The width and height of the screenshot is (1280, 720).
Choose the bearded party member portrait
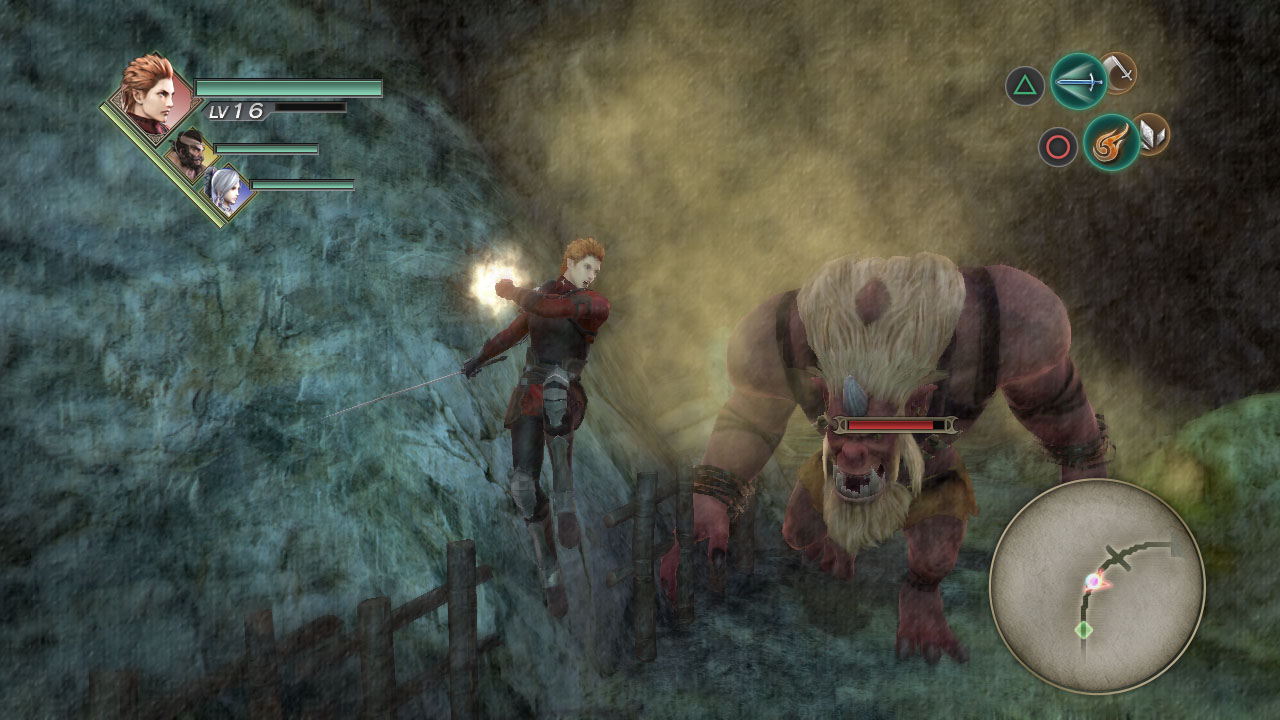[191, 153]
